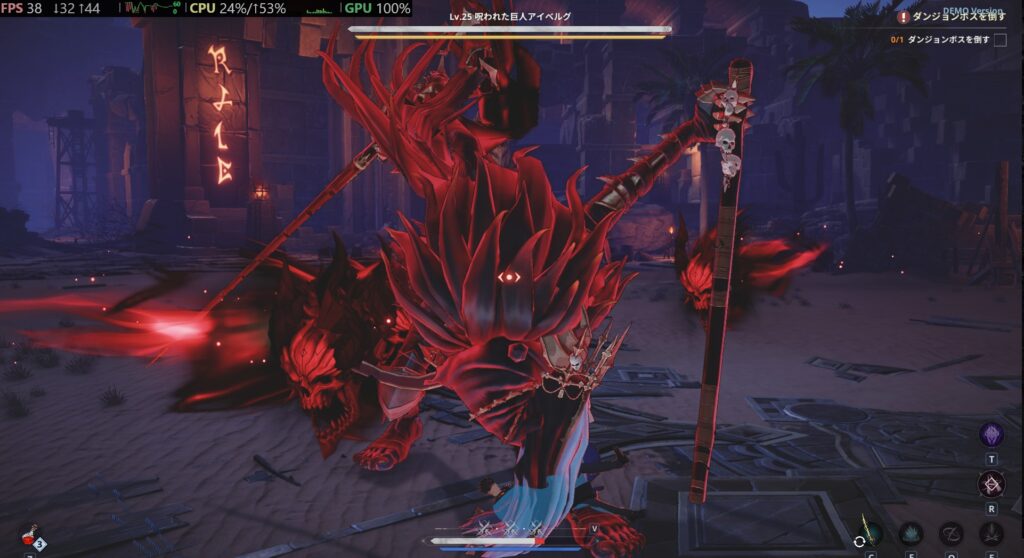
Task: Use the spiky crystal cluster skill
Action: (x=910, y=534)
